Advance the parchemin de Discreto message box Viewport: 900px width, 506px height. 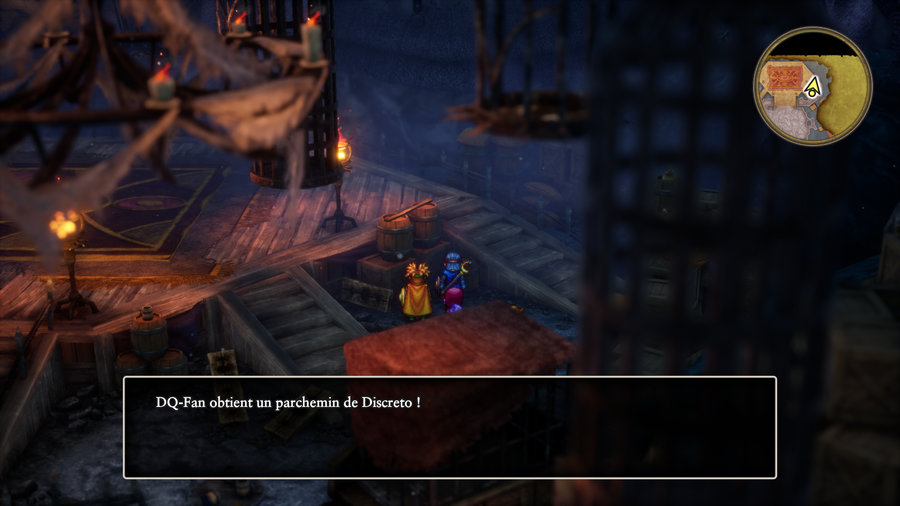pyautogui.click(x=449, y=427)
